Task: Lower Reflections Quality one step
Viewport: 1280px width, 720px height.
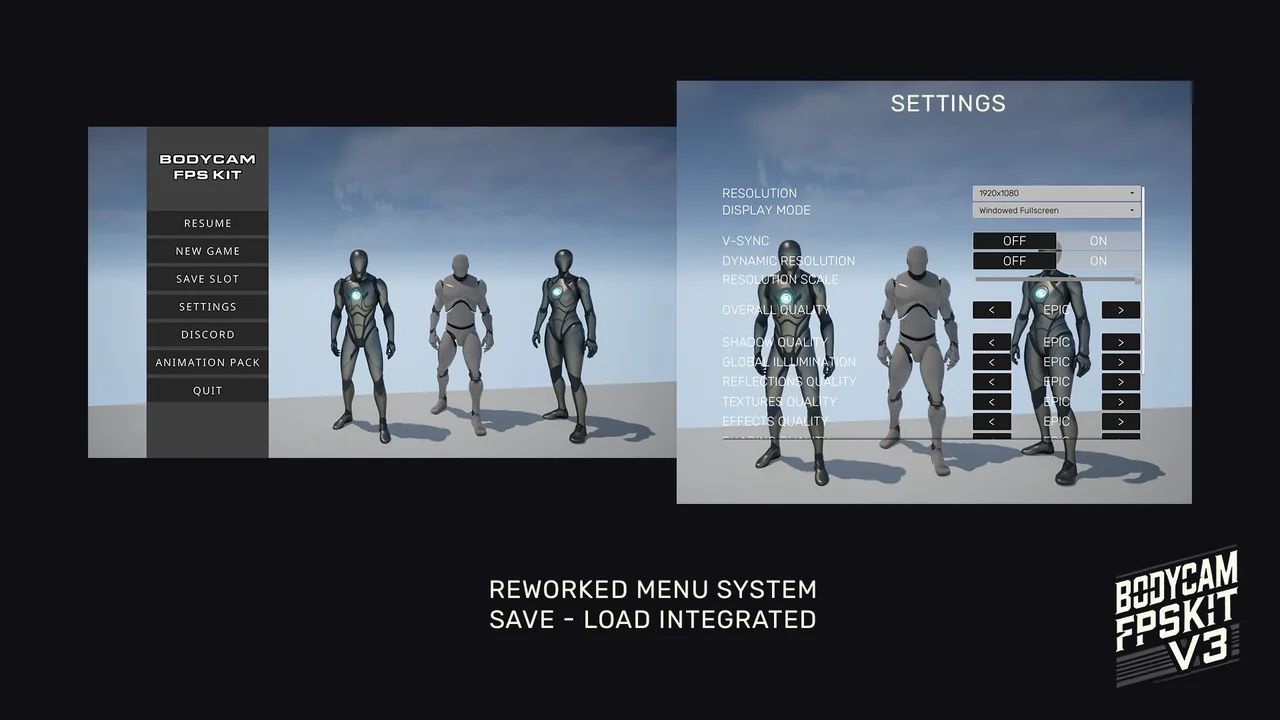Action: click(991, 382)
